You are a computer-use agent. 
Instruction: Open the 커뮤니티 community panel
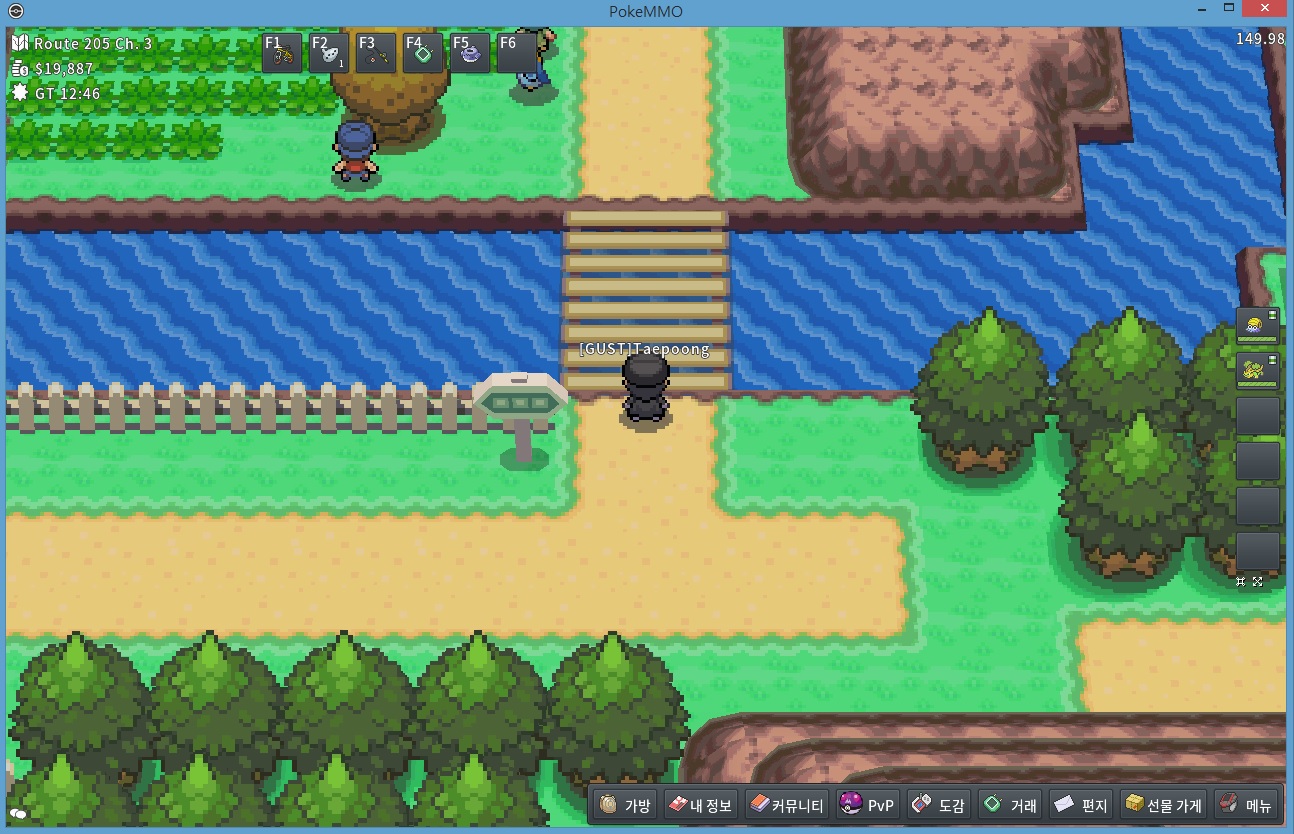[787, 805]
